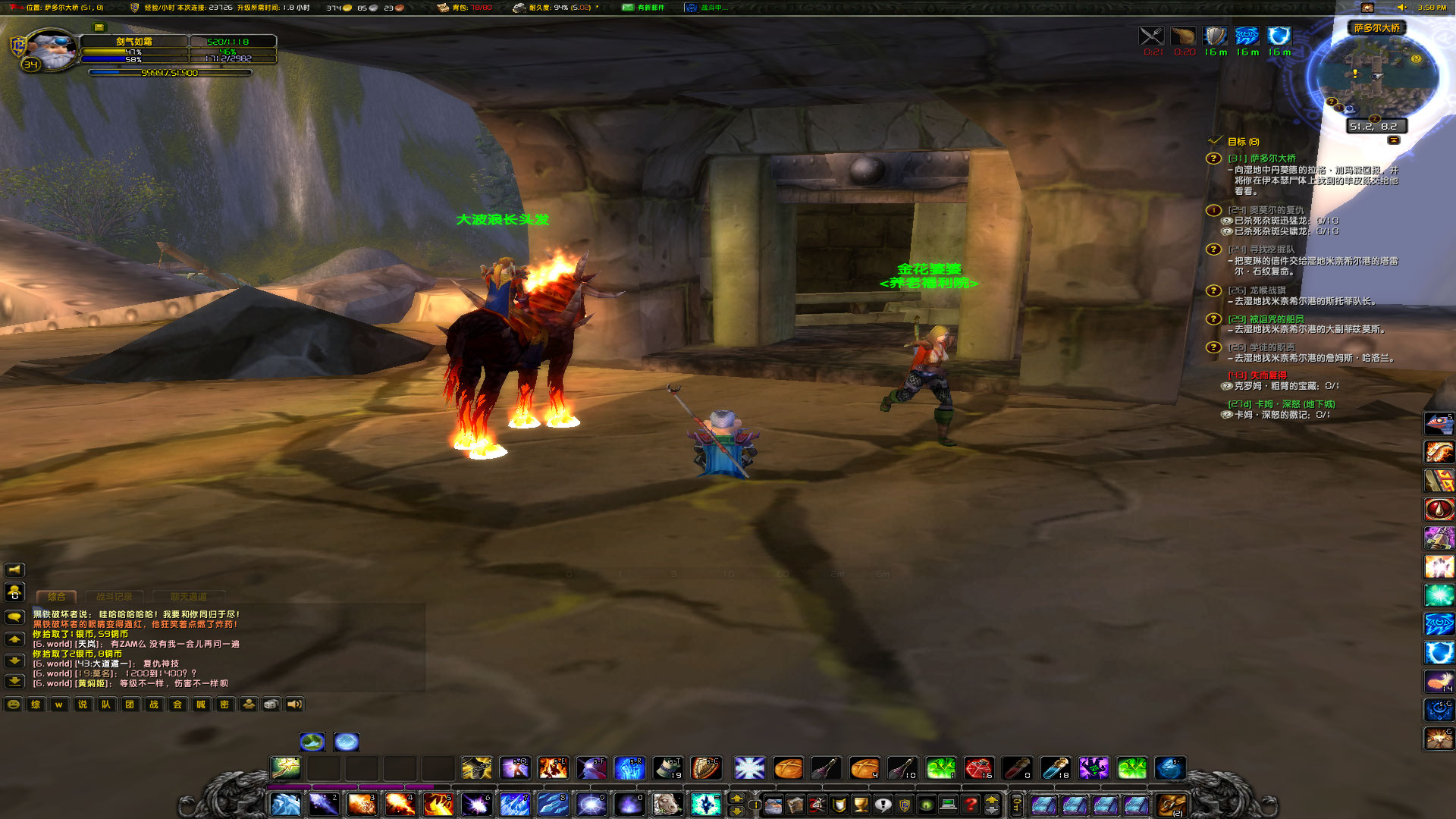Click the dice roll icon in chat bar
1456x819 pixels.
[272, 704]
